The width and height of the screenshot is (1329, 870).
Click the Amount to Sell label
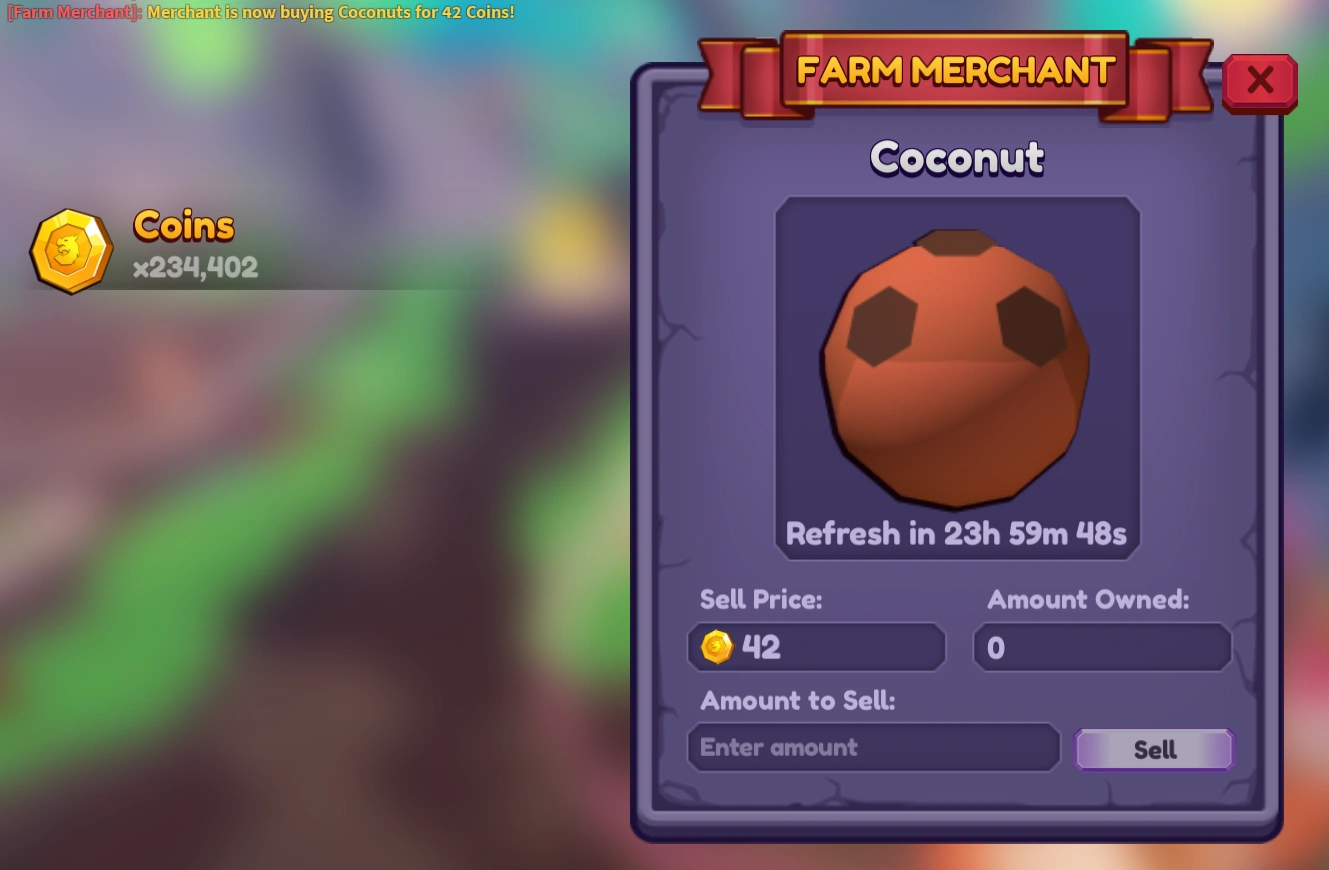[x=797, y=701]
